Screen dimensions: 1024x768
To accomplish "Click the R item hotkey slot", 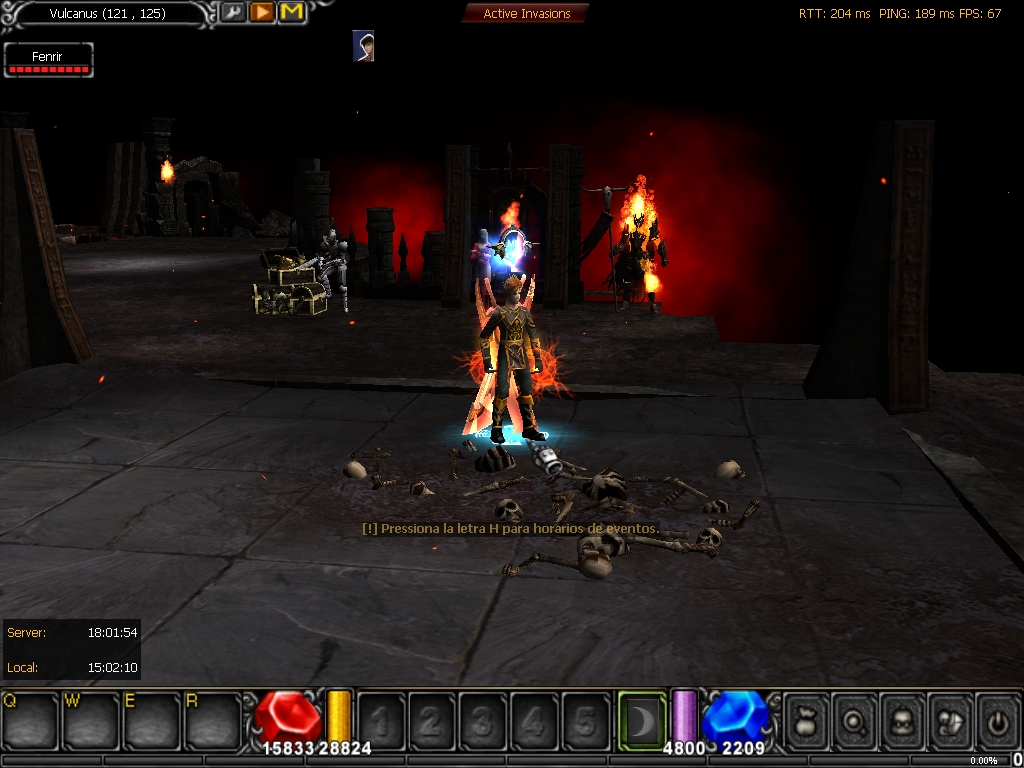I will pyautogui.click(x=212, y=720).
